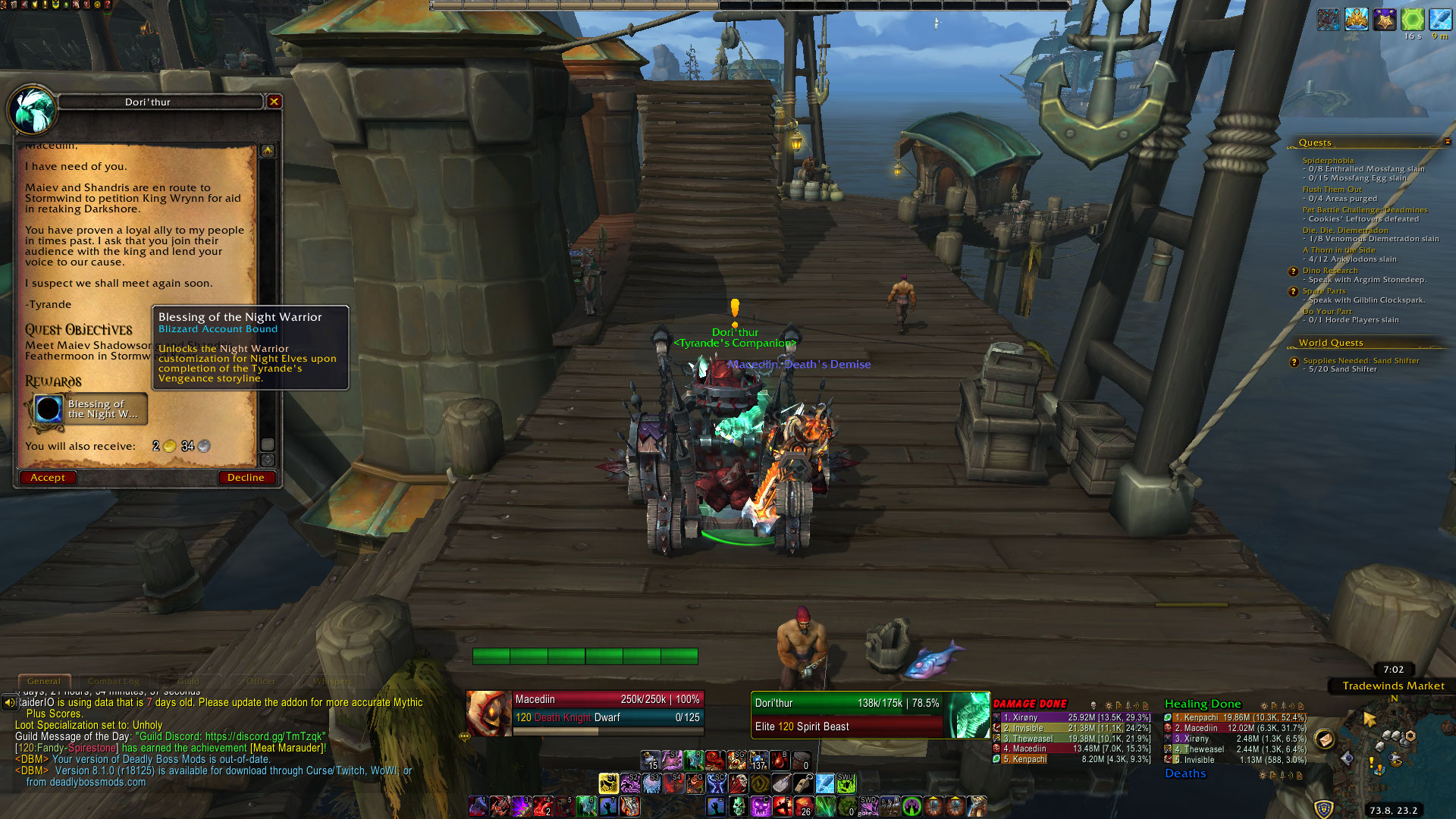Show the Supplies Needed: Sand Shifter world quest
Screen dimensions: 1456x819
(x=1360, y=361)
